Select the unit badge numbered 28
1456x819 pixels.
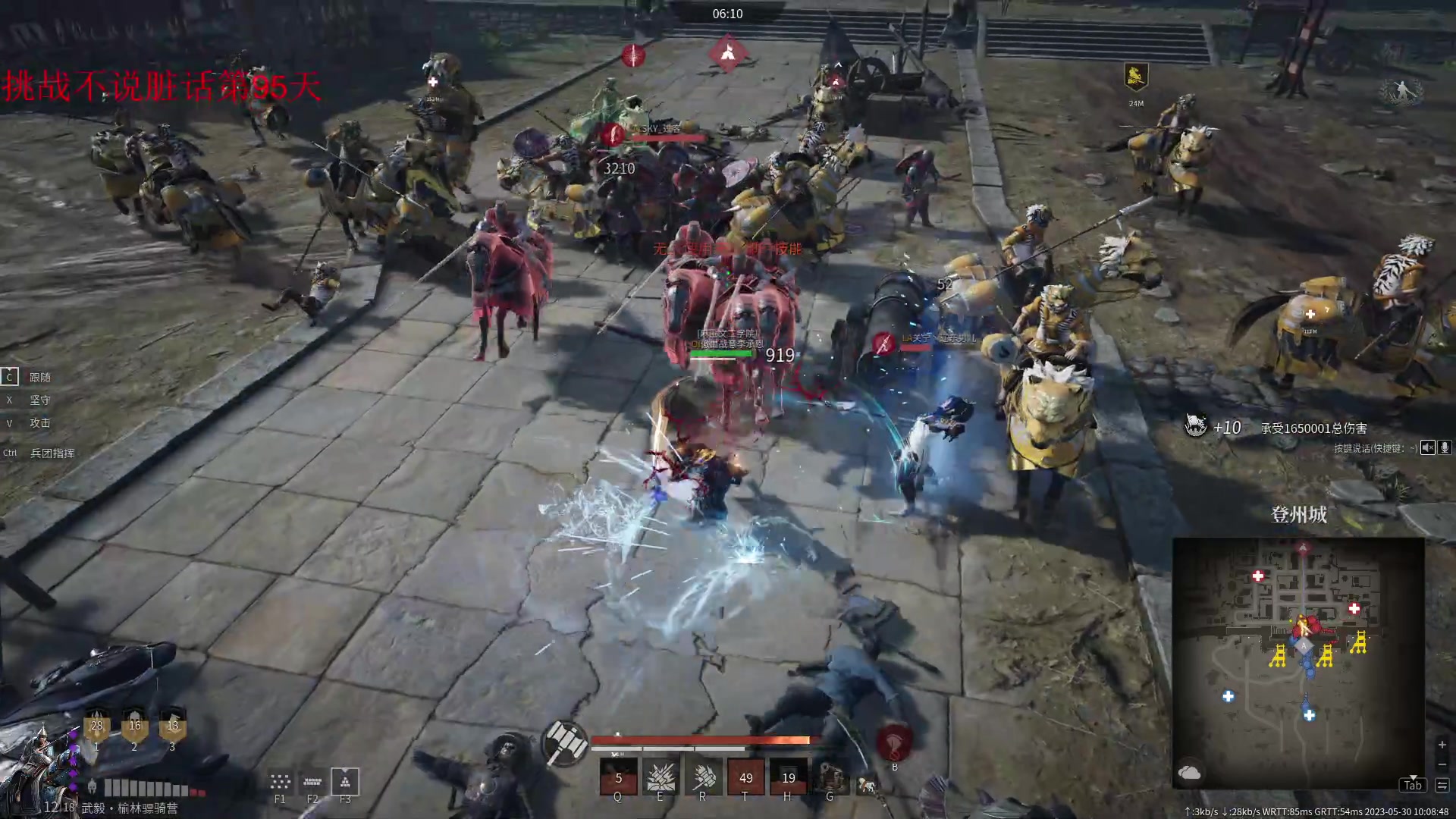(96, 726)
